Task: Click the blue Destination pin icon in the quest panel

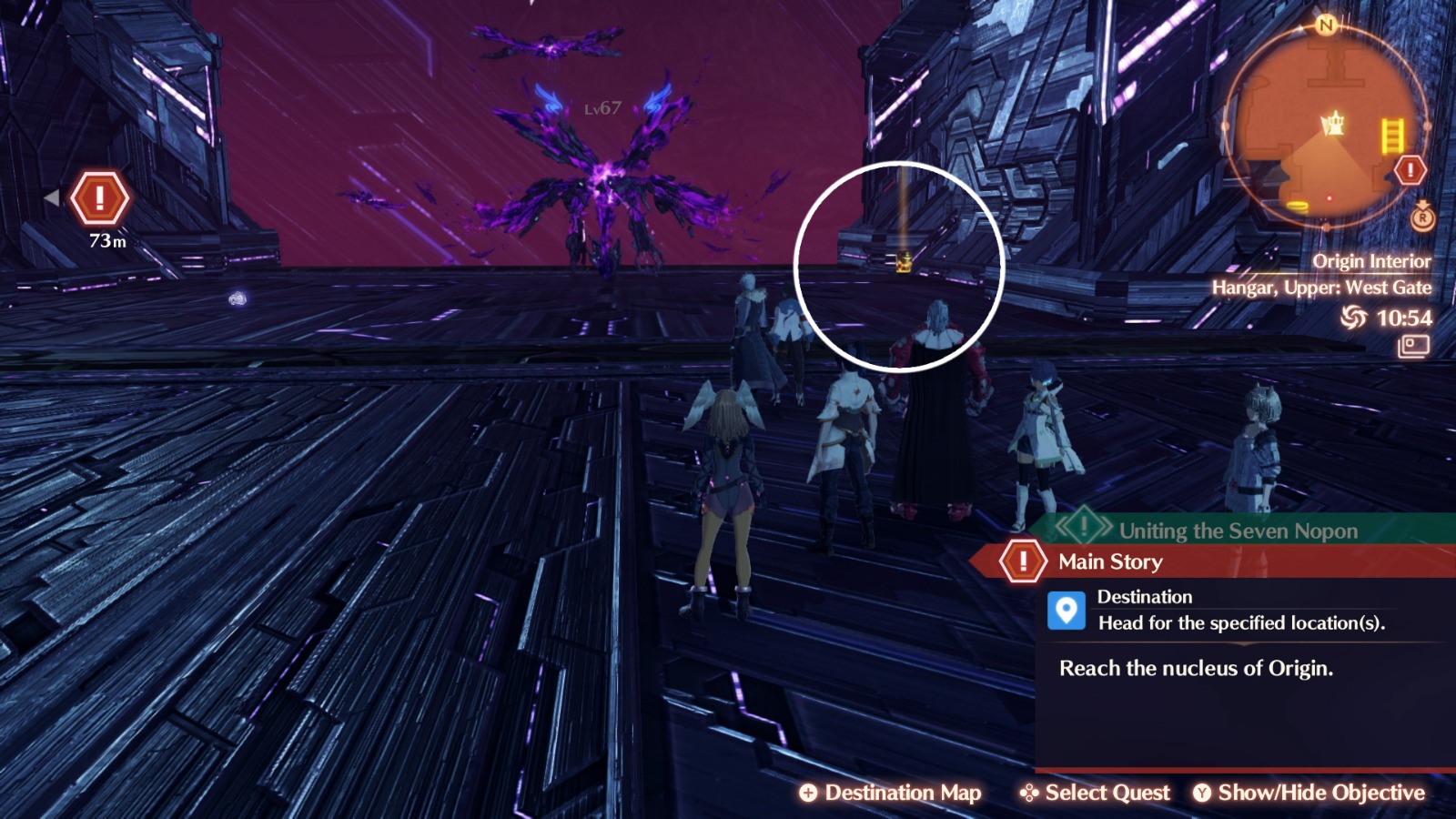Action: click(x=1065, y=609)
